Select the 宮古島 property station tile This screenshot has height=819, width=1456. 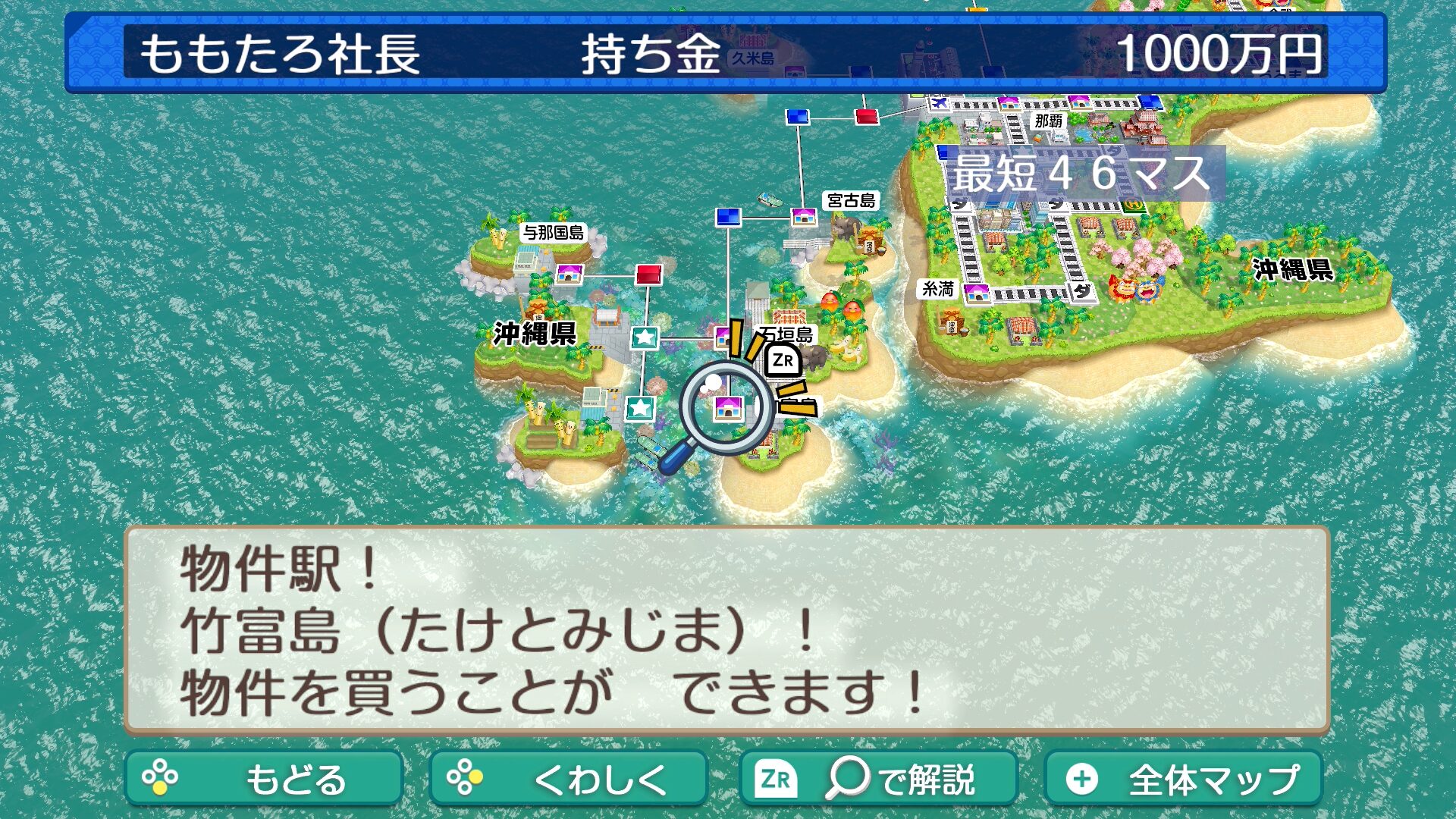point(804,218)
